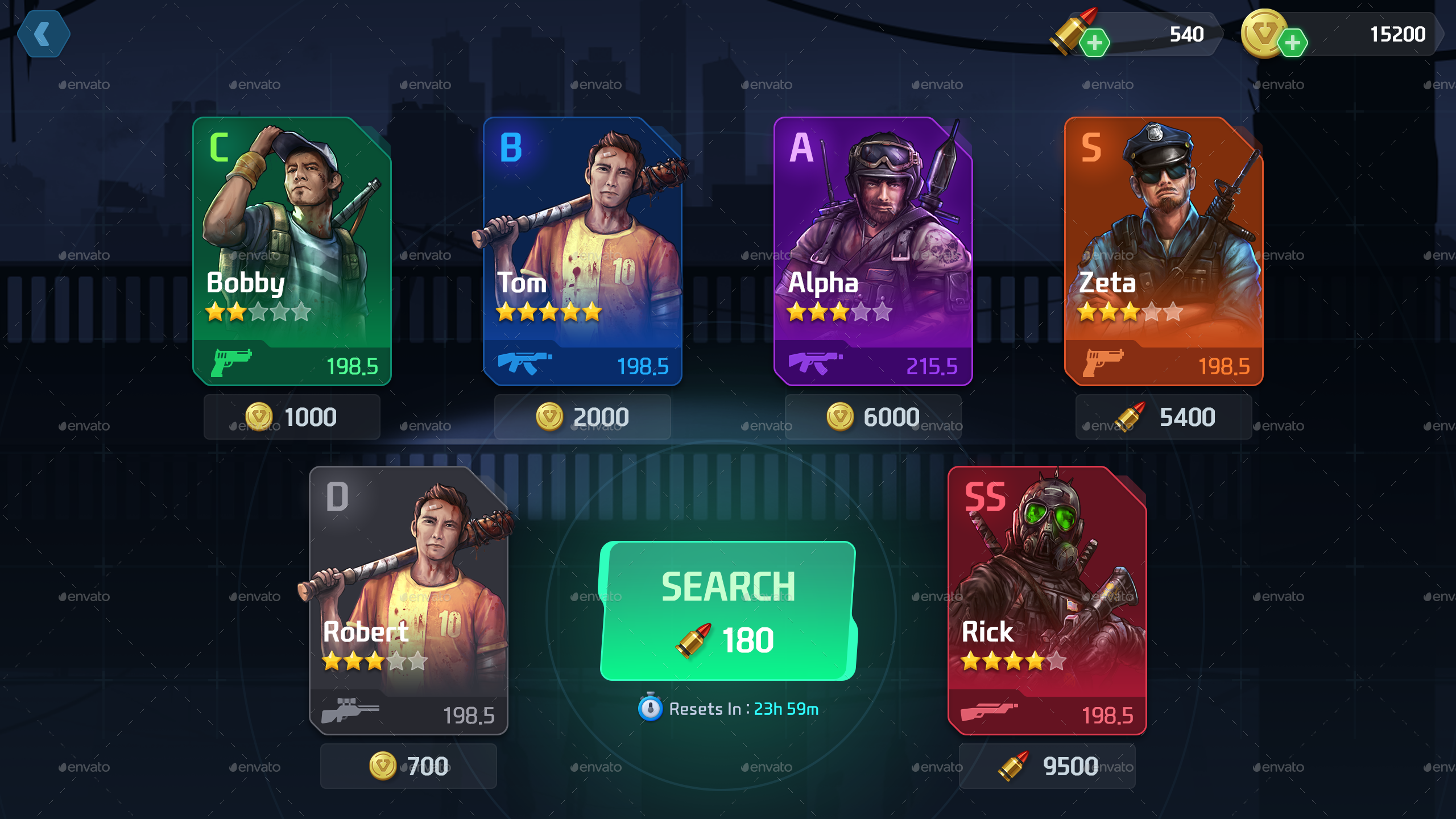The height and width of the screenshot is (819, 1456).
Task: Select the Bobby C-rank character card
Action: [292, 250]
